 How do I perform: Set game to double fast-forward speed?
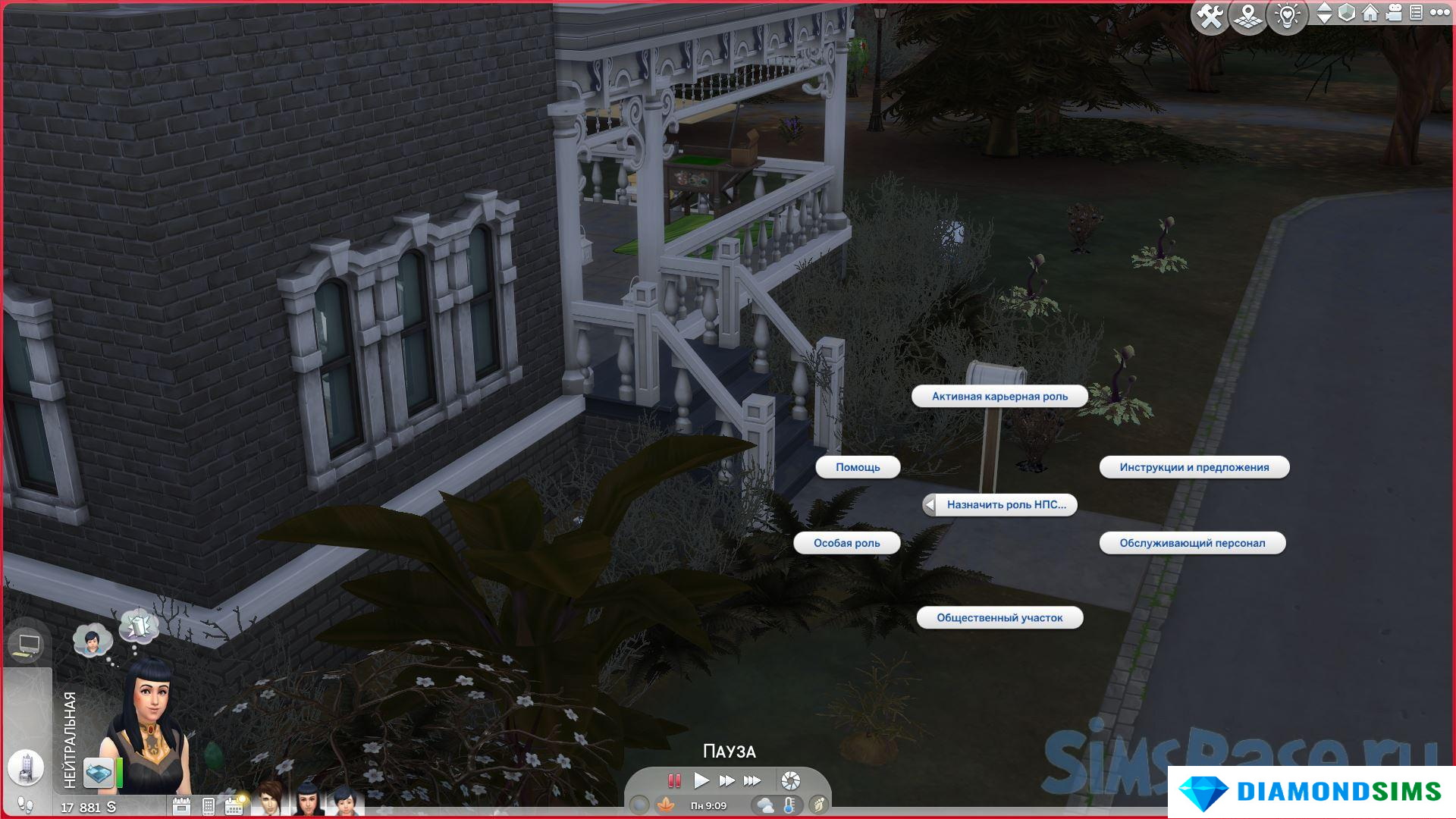pyautogui.click(x=726, y=780)
